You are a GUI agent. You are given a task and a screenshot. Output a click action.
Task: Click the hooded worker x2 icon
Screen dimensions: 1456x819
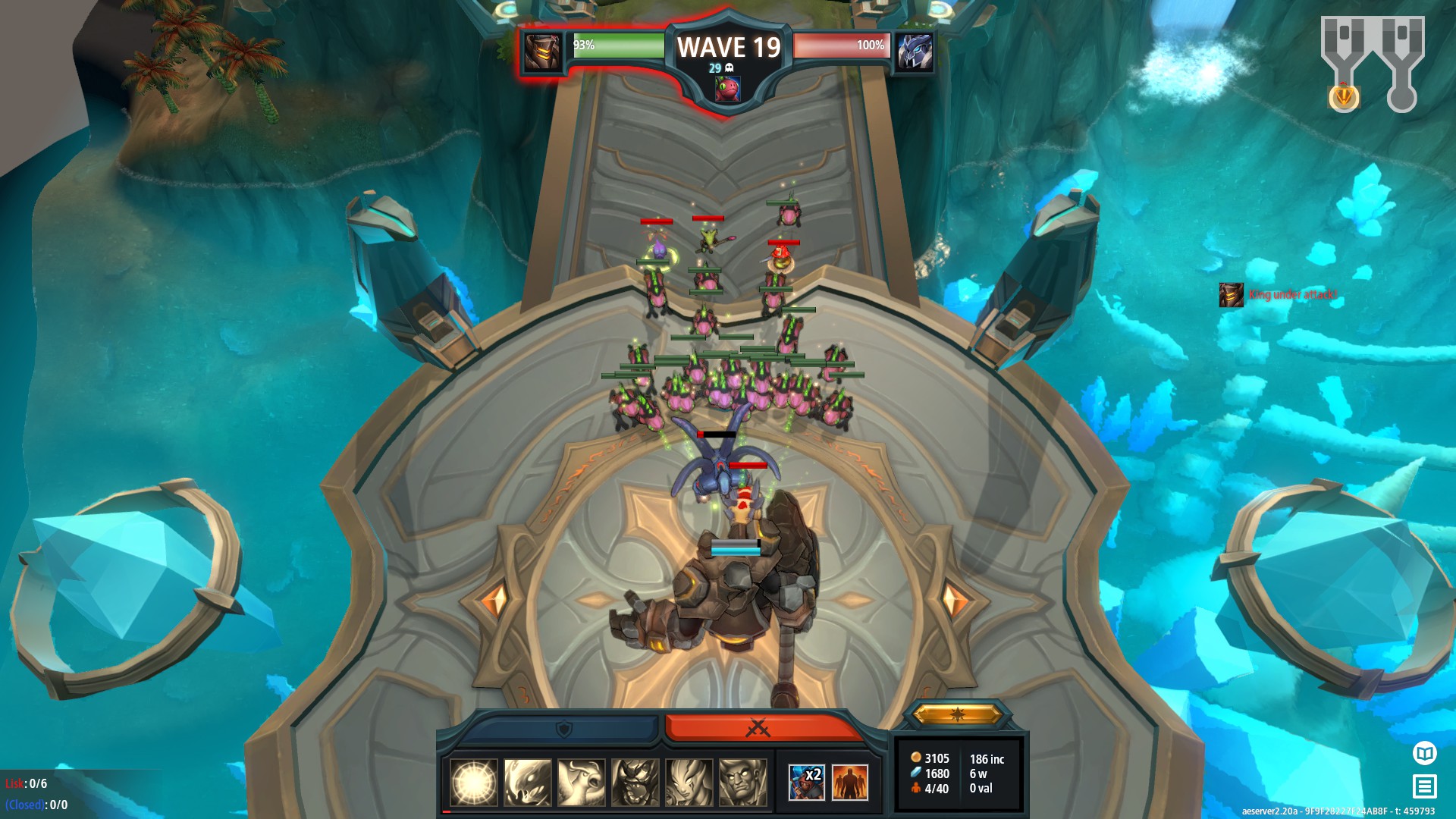point(806,782)
